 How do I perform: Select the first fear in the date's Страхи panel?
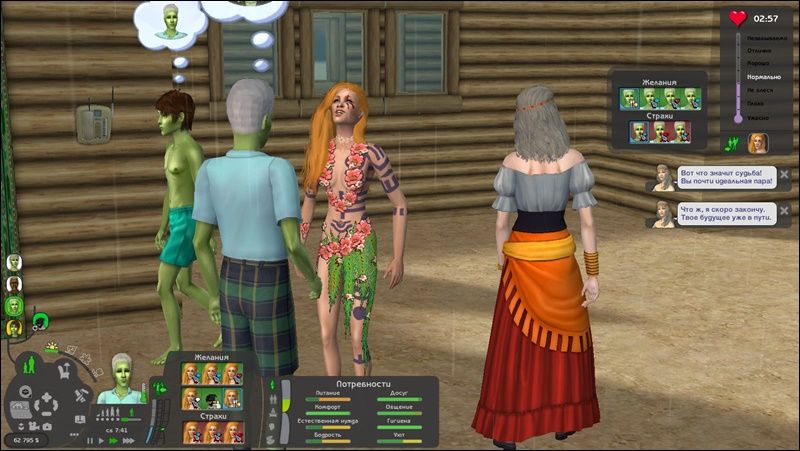pyautogui.click(x=639, y=131)
